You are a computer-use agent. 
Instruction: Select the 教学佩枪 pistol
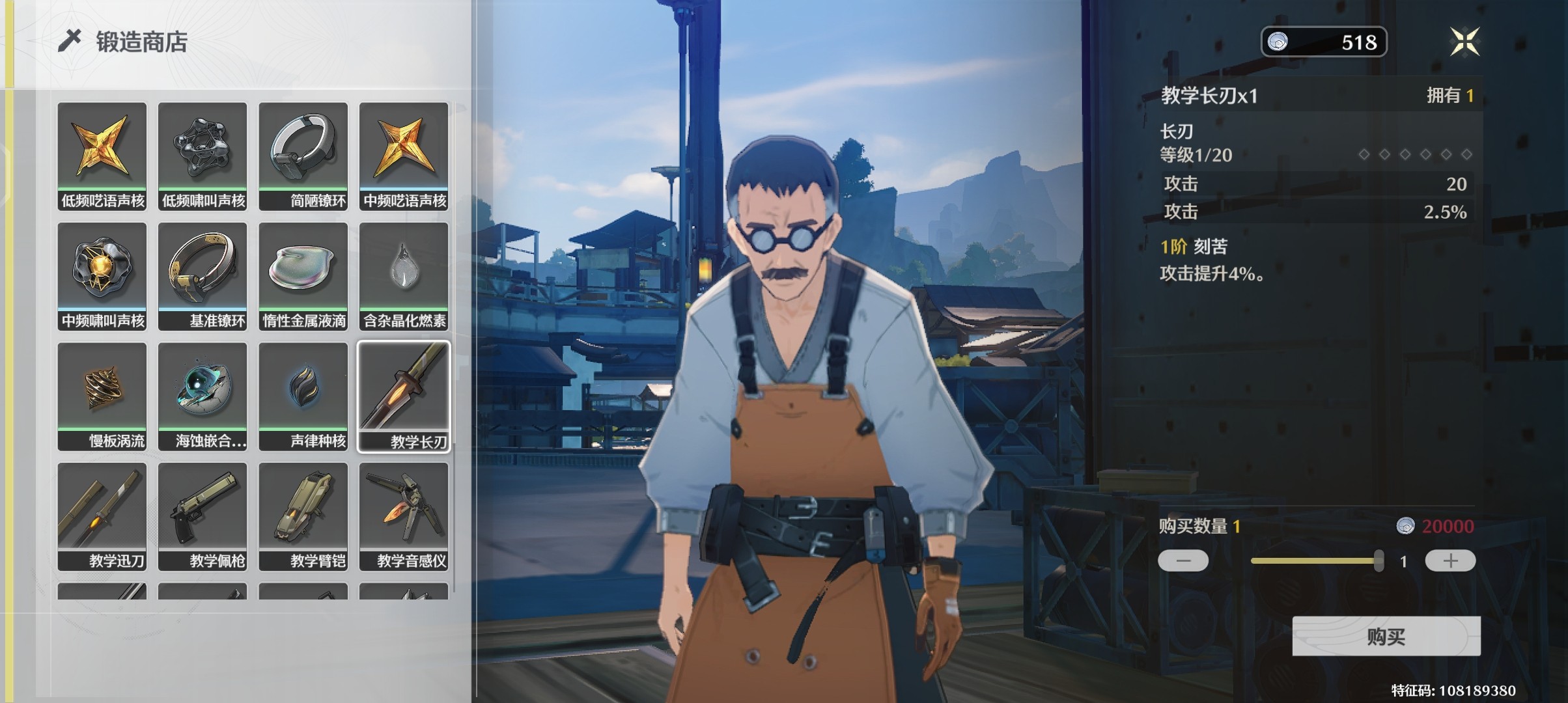203,516
